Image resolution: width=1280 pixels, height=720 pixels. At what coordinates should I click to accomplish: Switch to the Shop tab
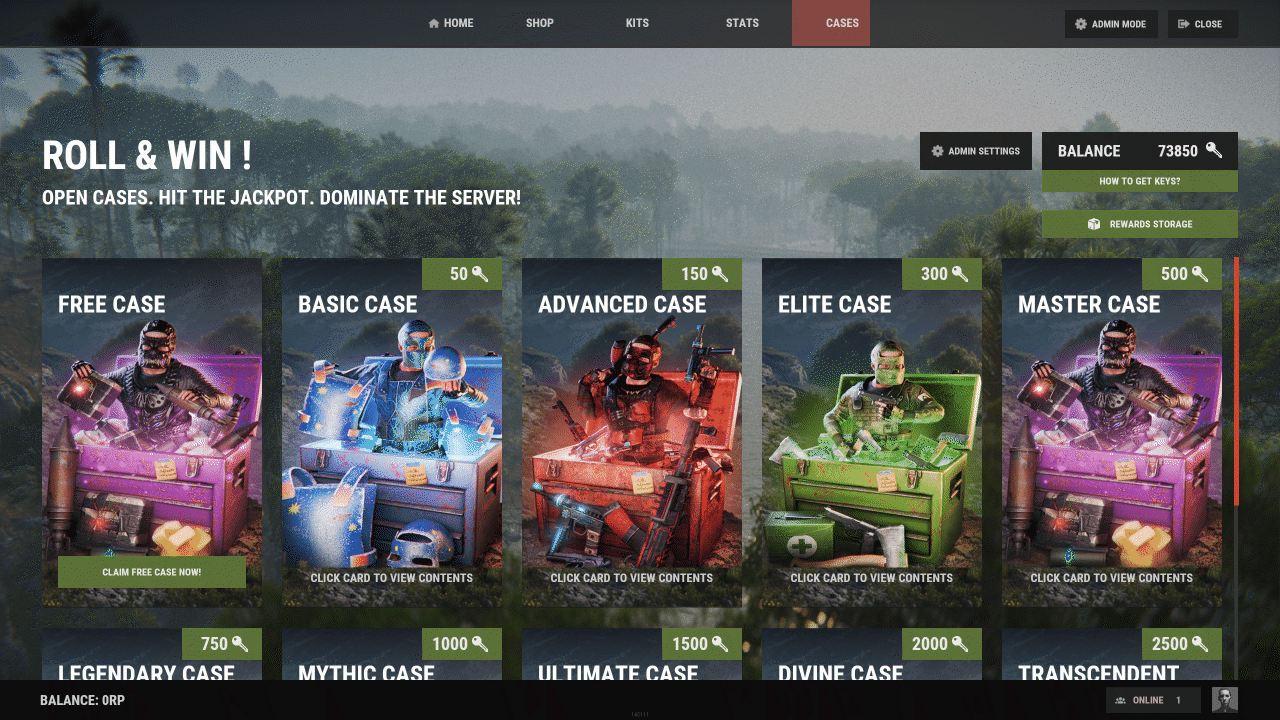click(539, 23)
